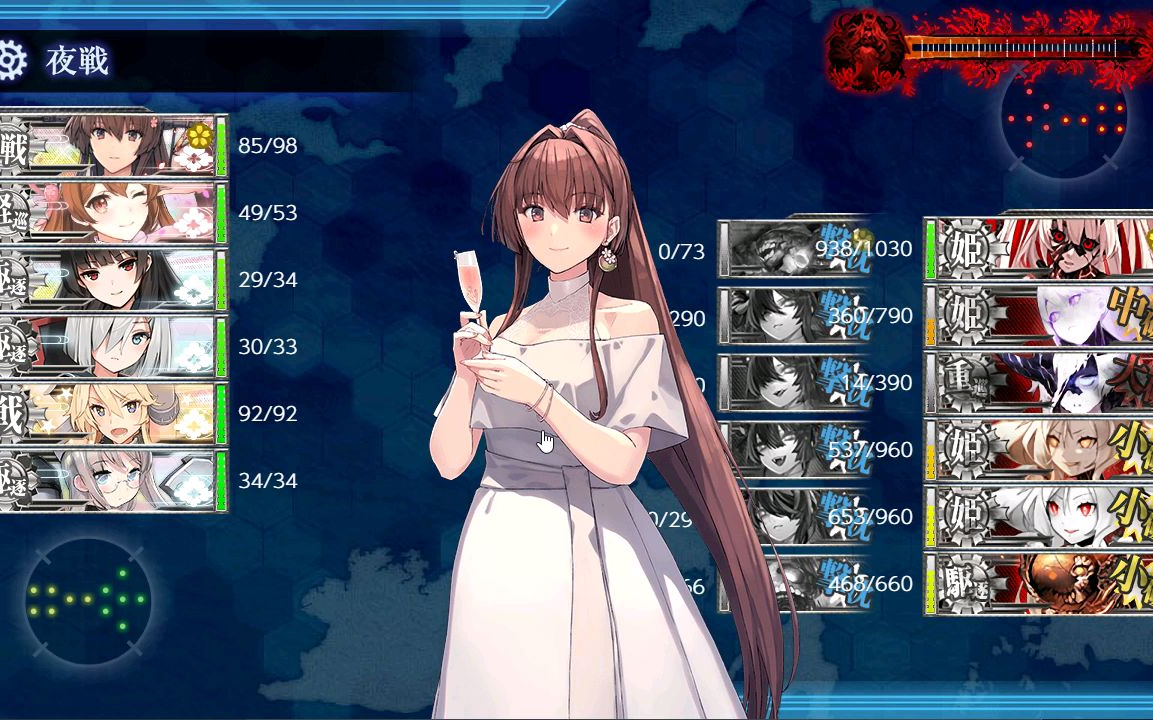This screenshot has width=1153, height=720.
Task: Target the enemy princess with 938/1030 HP
Action: click(x=1040, y=248)
